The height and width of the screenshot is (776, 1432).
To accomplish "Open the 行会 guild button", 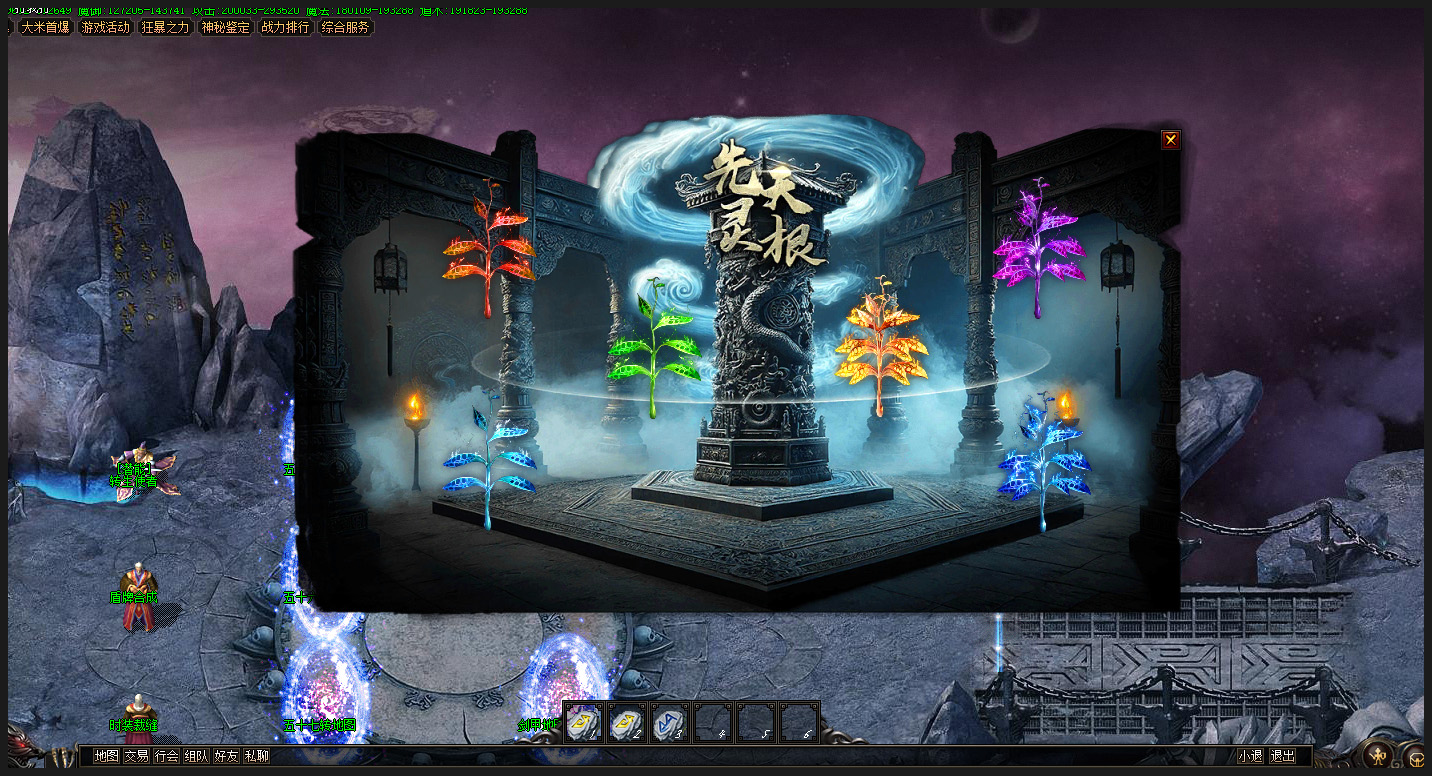I will (x=166, y=756).
